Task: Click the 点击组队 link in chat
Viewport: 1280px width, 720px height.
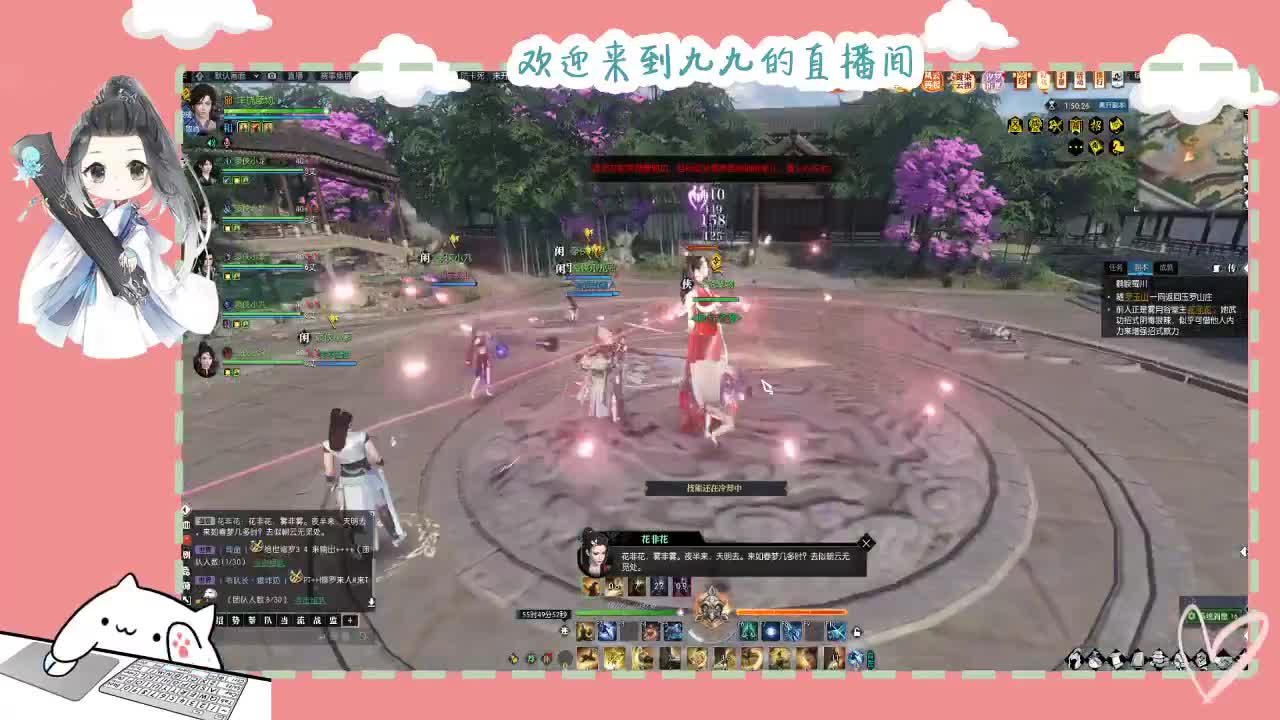Action: tap(310, 600)
